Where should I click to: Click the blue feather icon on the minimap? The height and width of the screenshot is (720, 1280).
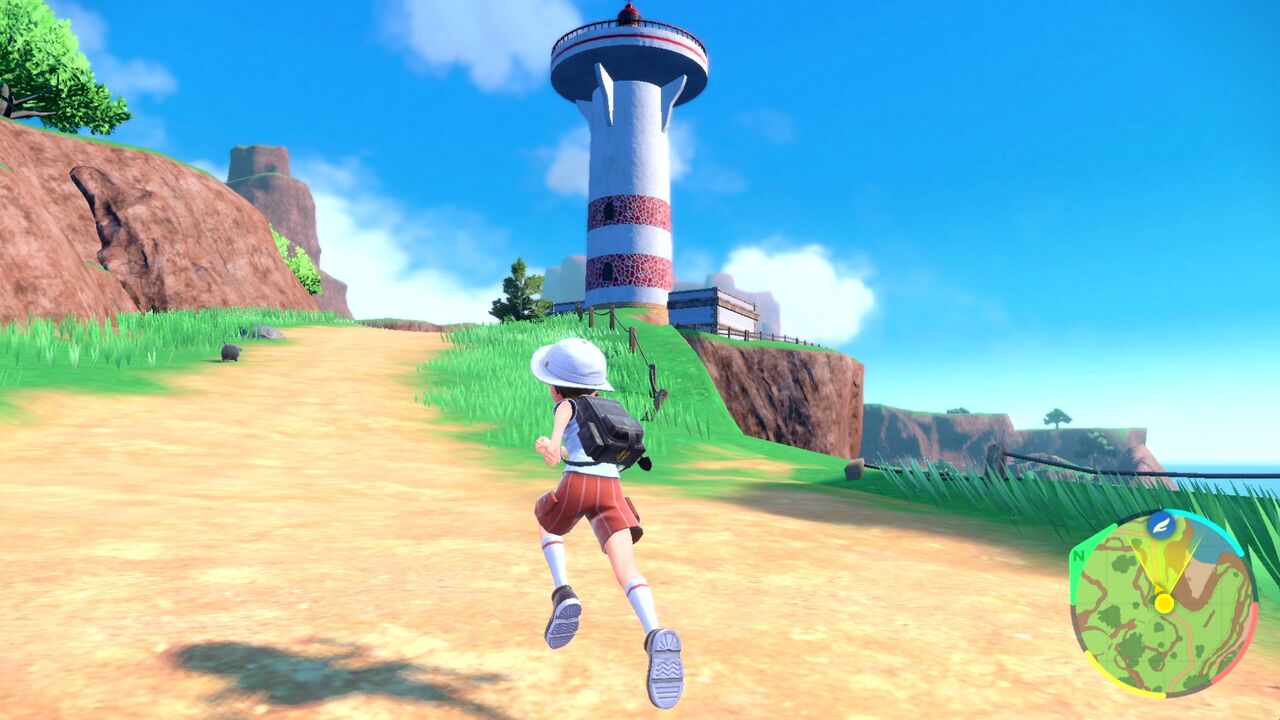[x=1162, y=527]
